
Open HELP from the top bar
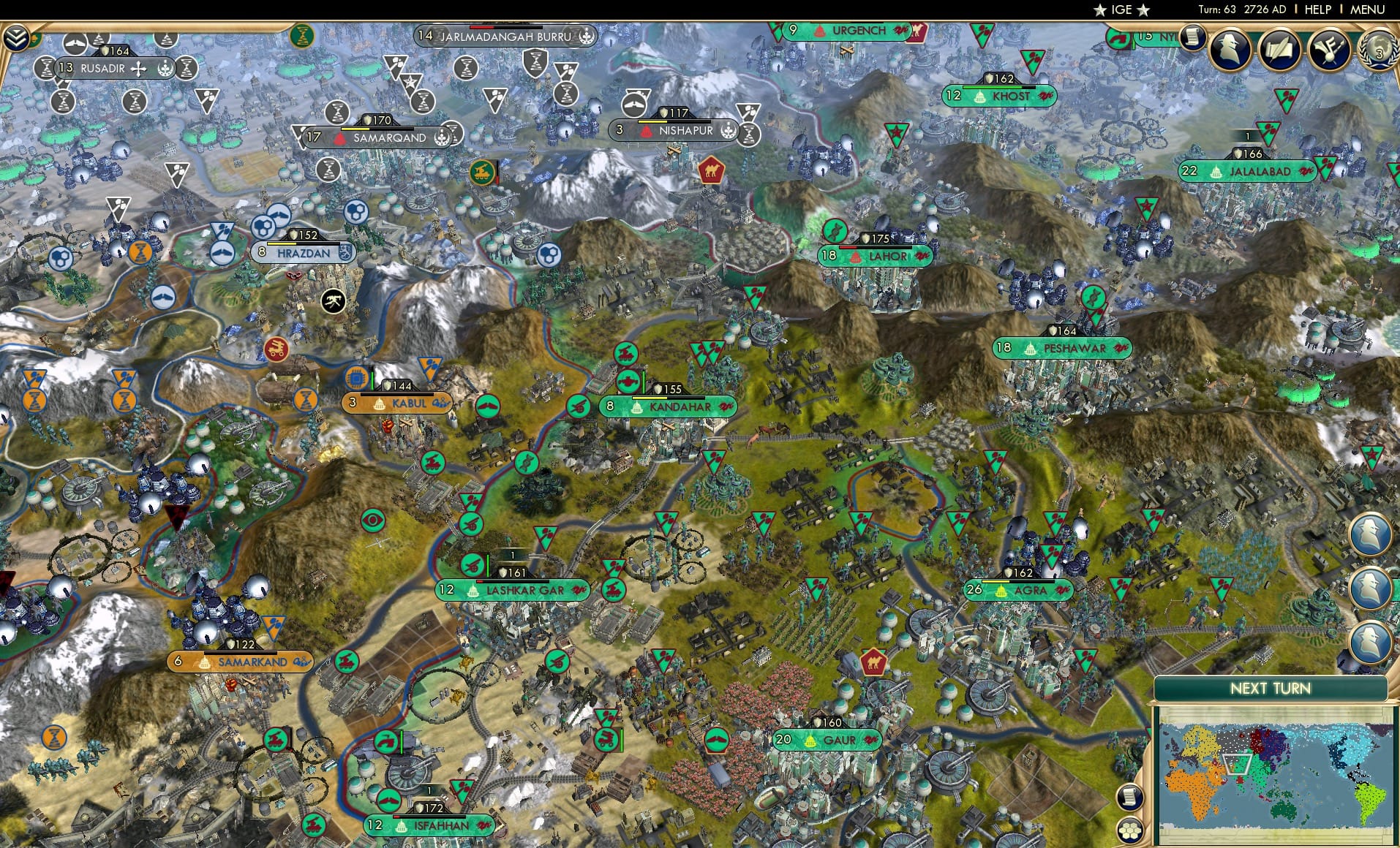tap(1317, 10)
